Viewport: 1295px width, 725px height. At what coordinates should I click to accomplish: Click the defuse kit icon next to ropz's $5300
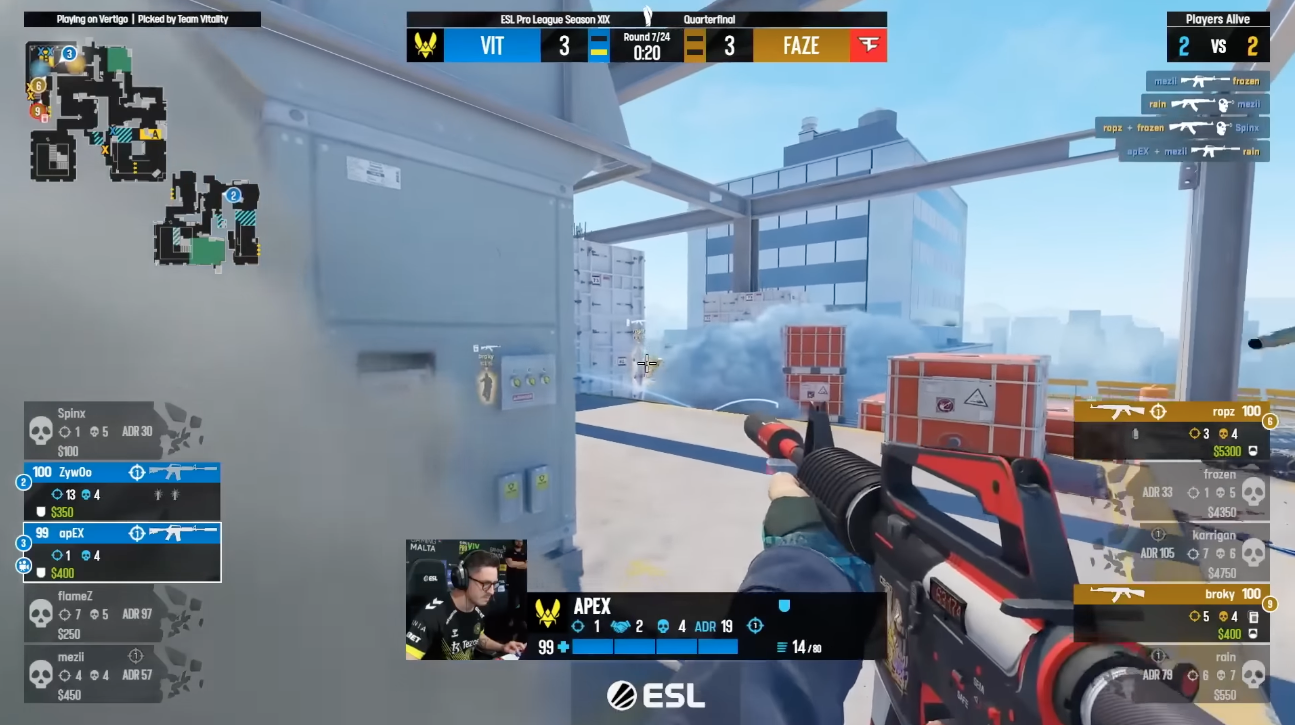click(x=1253, y=451)
